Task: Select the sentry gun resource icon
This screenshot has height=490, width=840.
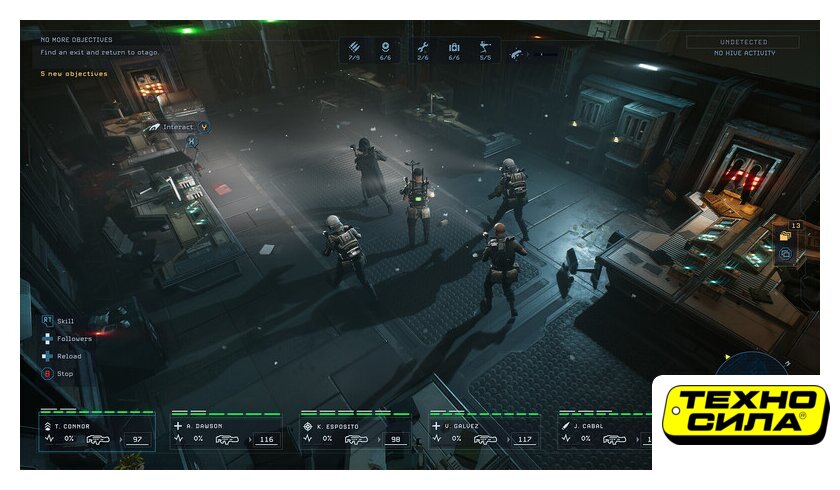Action: [x=485, y=46]
